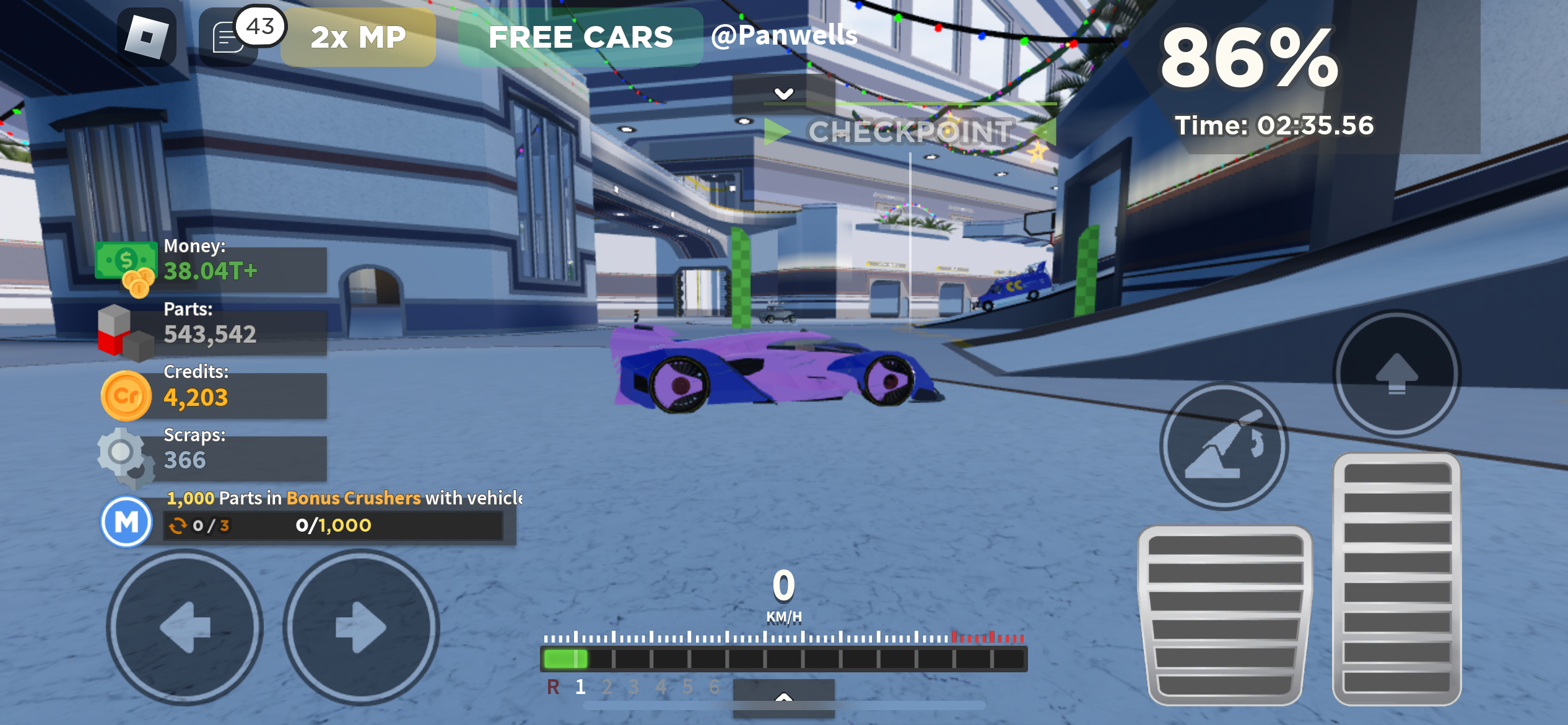Viewport: 1568px width, 725px height.
Task: Tap the up arrow round button
Action: [1396, 374]
